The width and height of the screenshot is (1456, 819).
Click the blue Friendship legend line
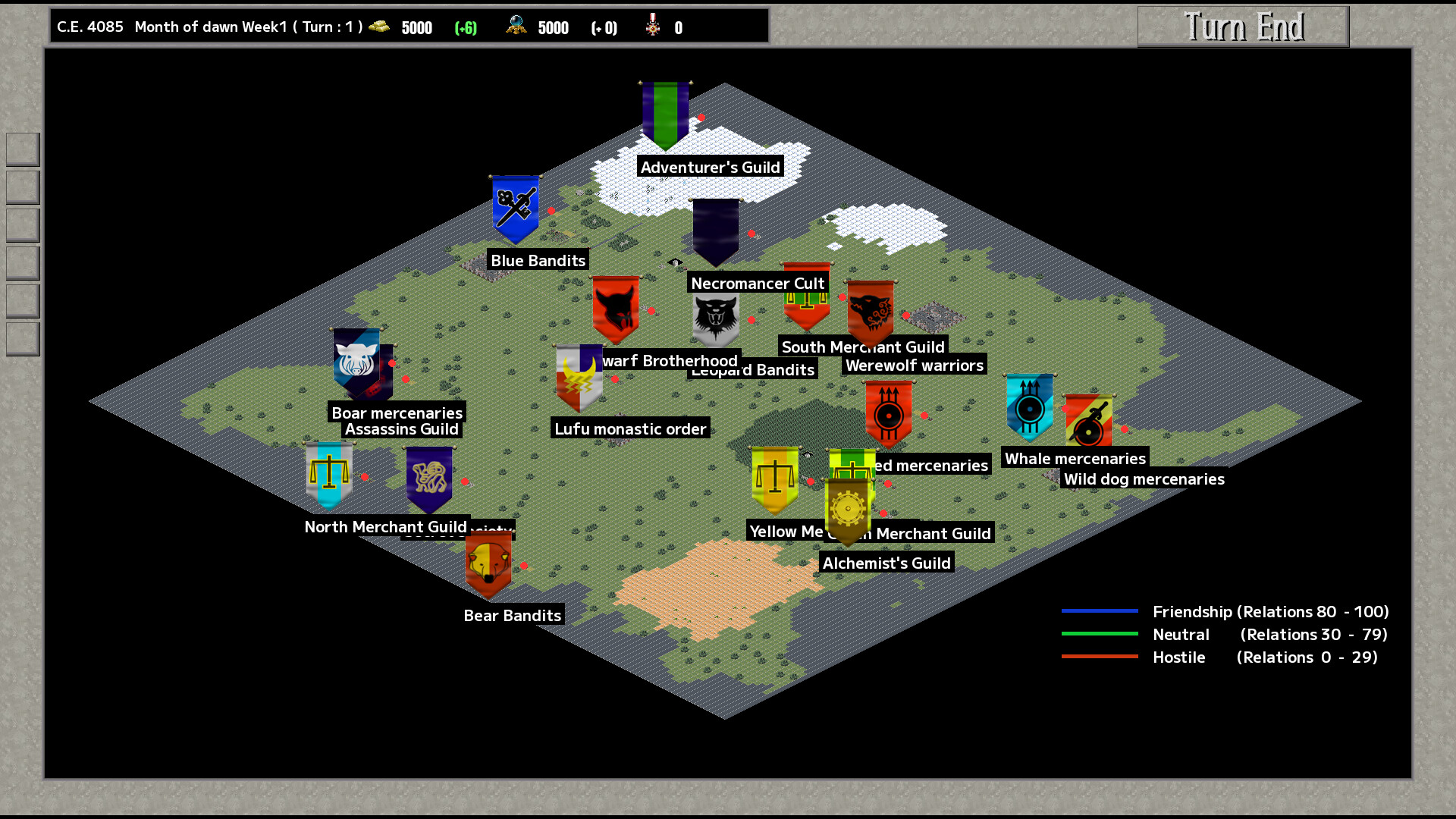pyautogui.click(x=1100, y=611)
